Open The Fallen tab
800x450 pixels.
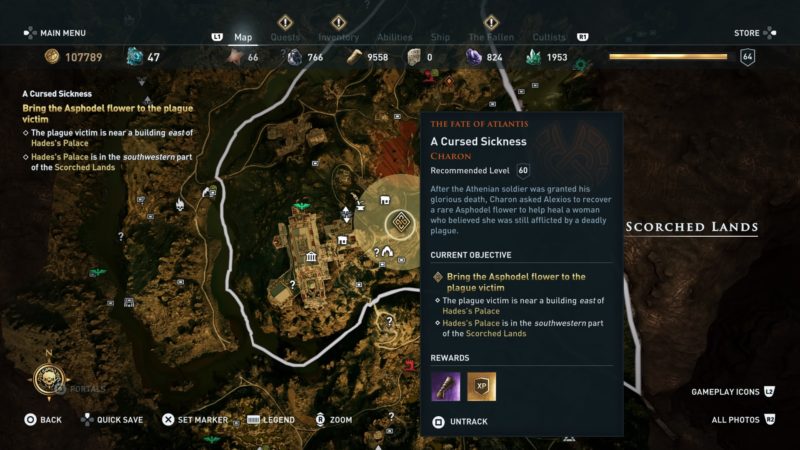coord(491,37)
